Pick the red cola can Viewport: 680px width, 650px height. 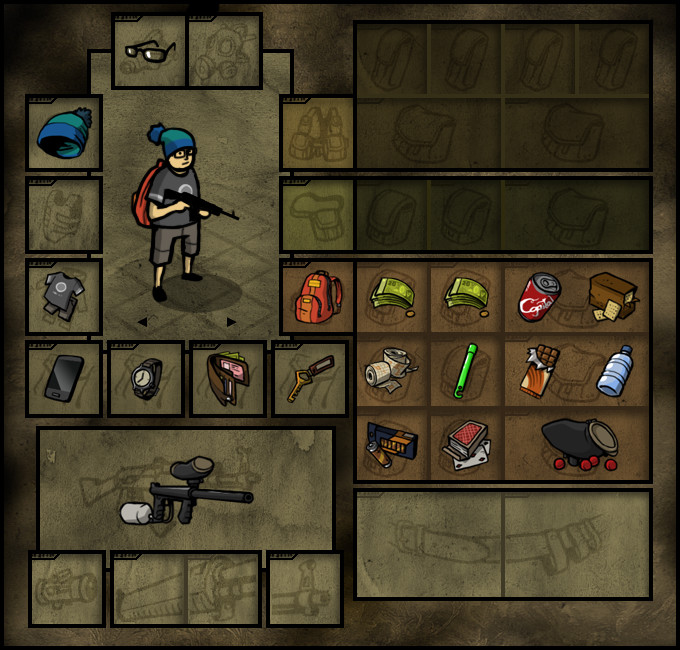pyautogui.click(x=540, y=296)
